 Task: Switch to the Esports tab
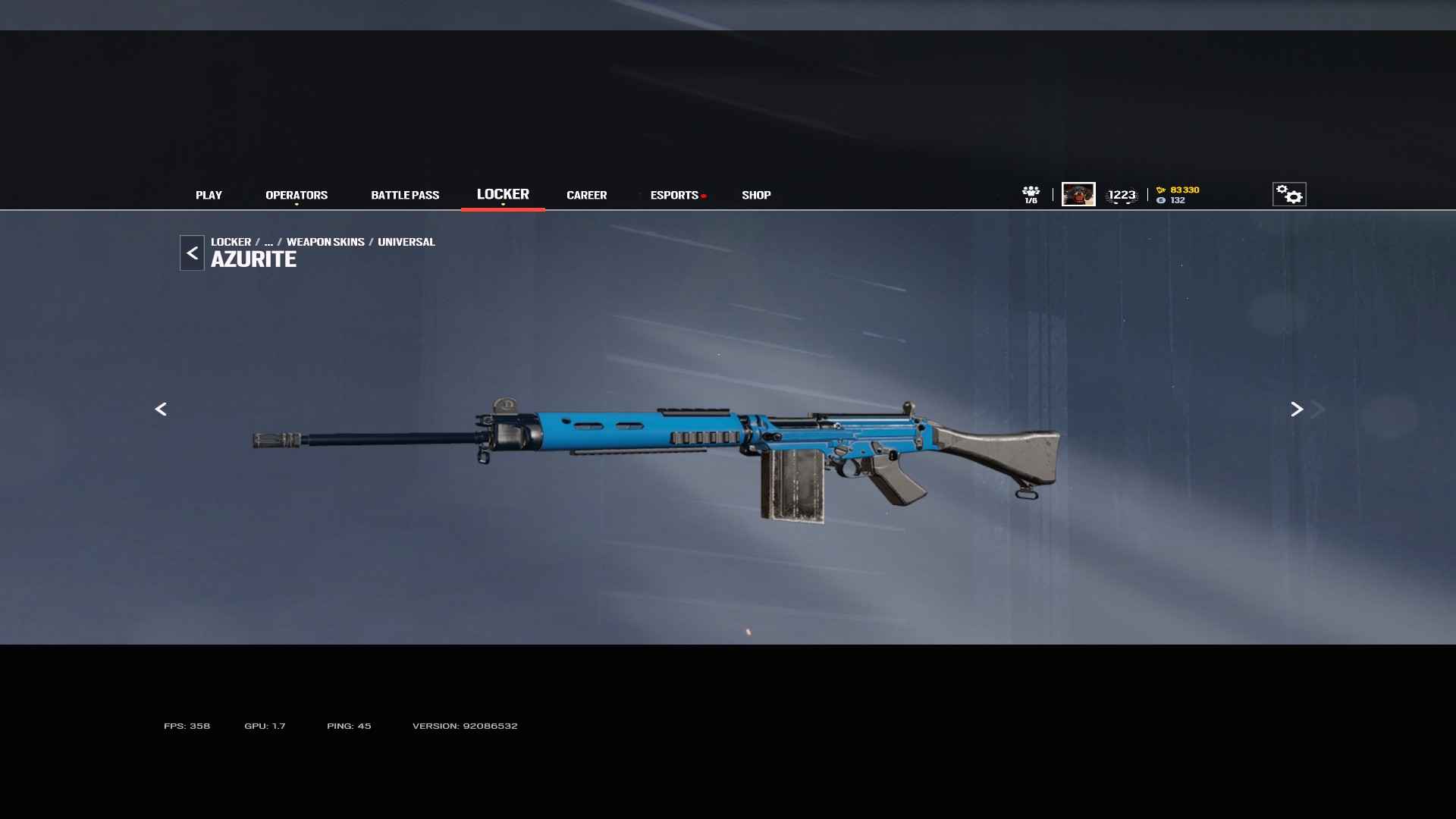click(x=674, y=195)
